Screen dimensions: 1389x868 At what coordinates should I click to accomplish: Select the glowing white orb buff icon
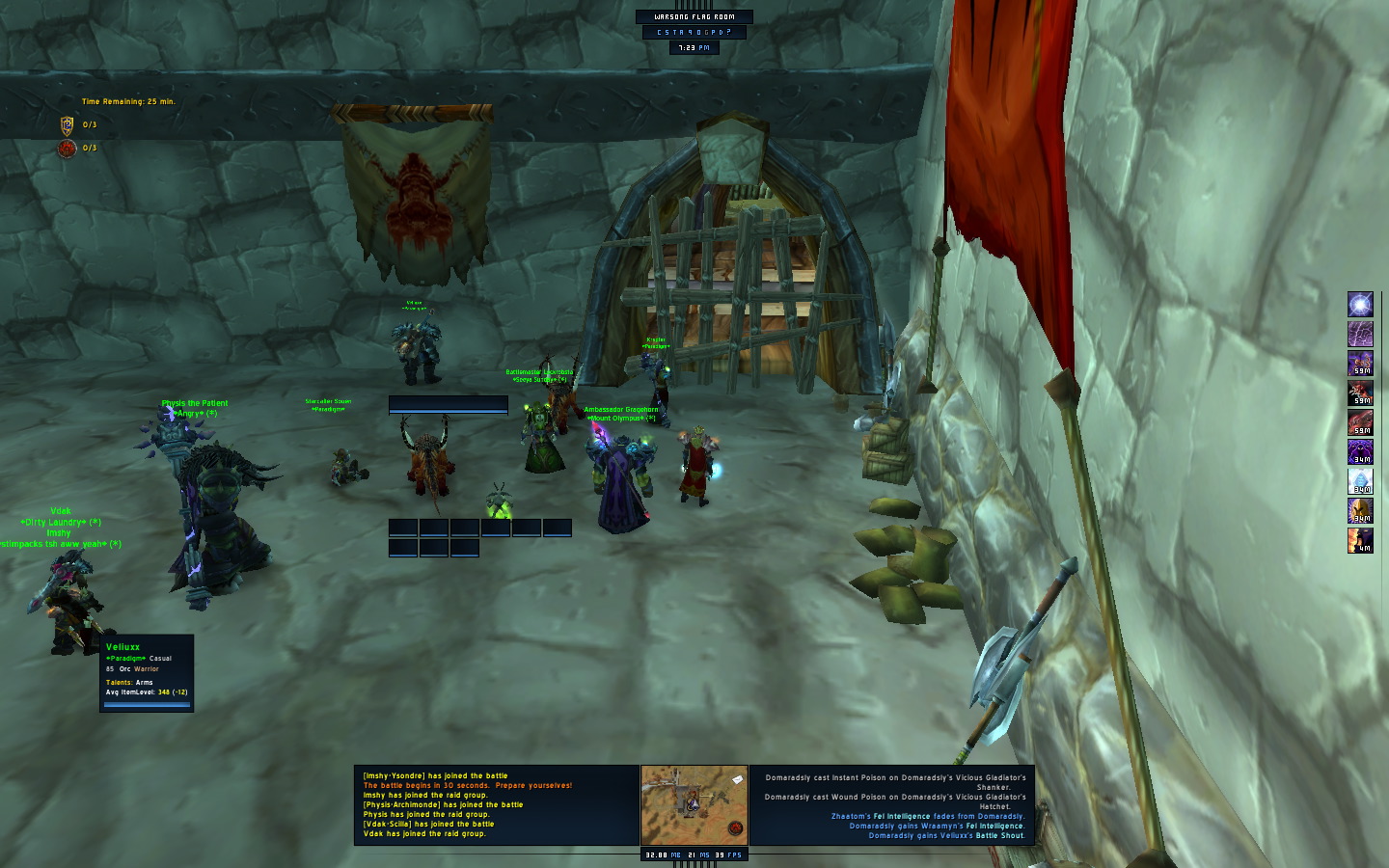point(1360,305)
